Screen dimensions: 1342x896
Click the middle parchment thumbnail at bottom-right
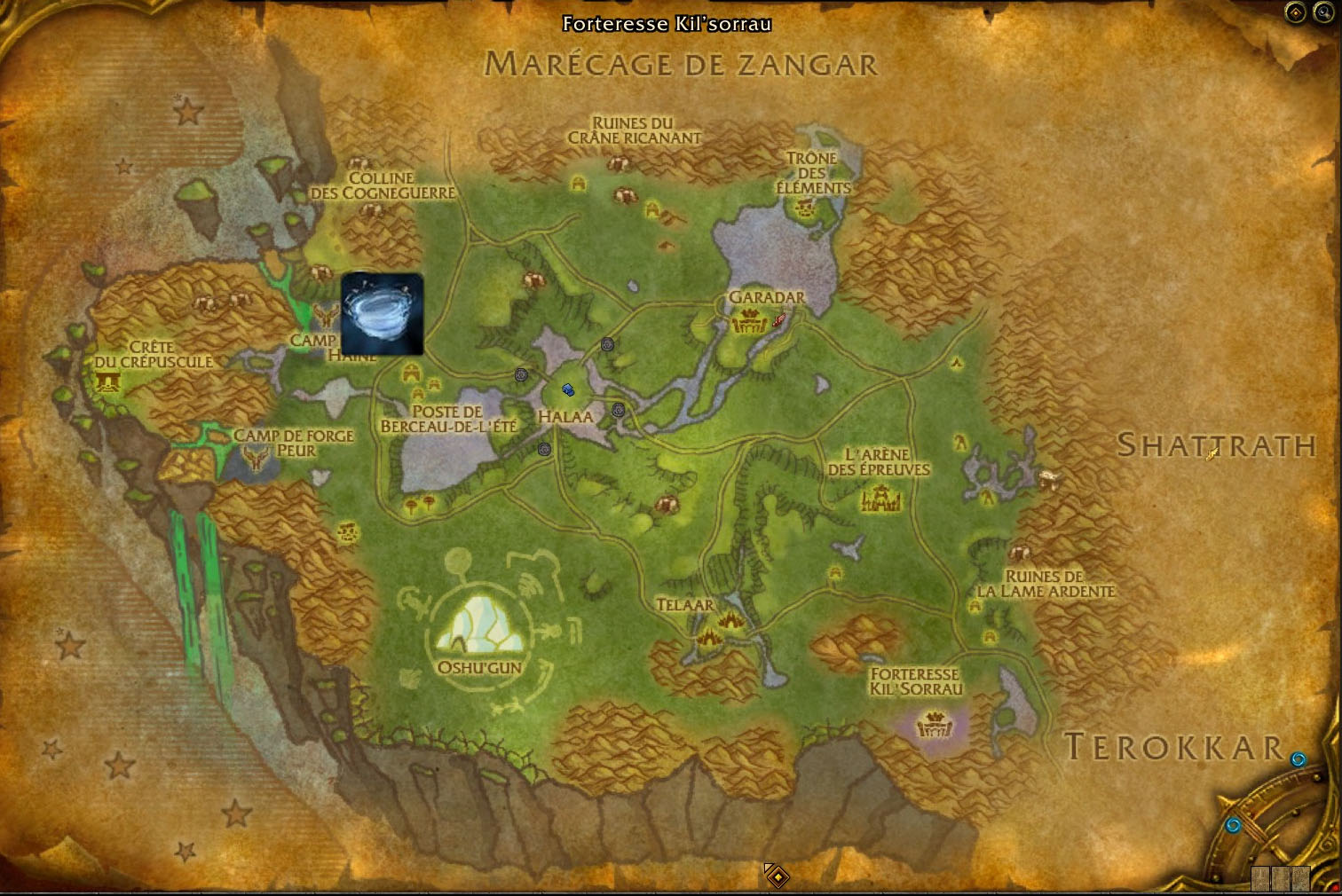pyautogui.click(x=1280, y=878)
